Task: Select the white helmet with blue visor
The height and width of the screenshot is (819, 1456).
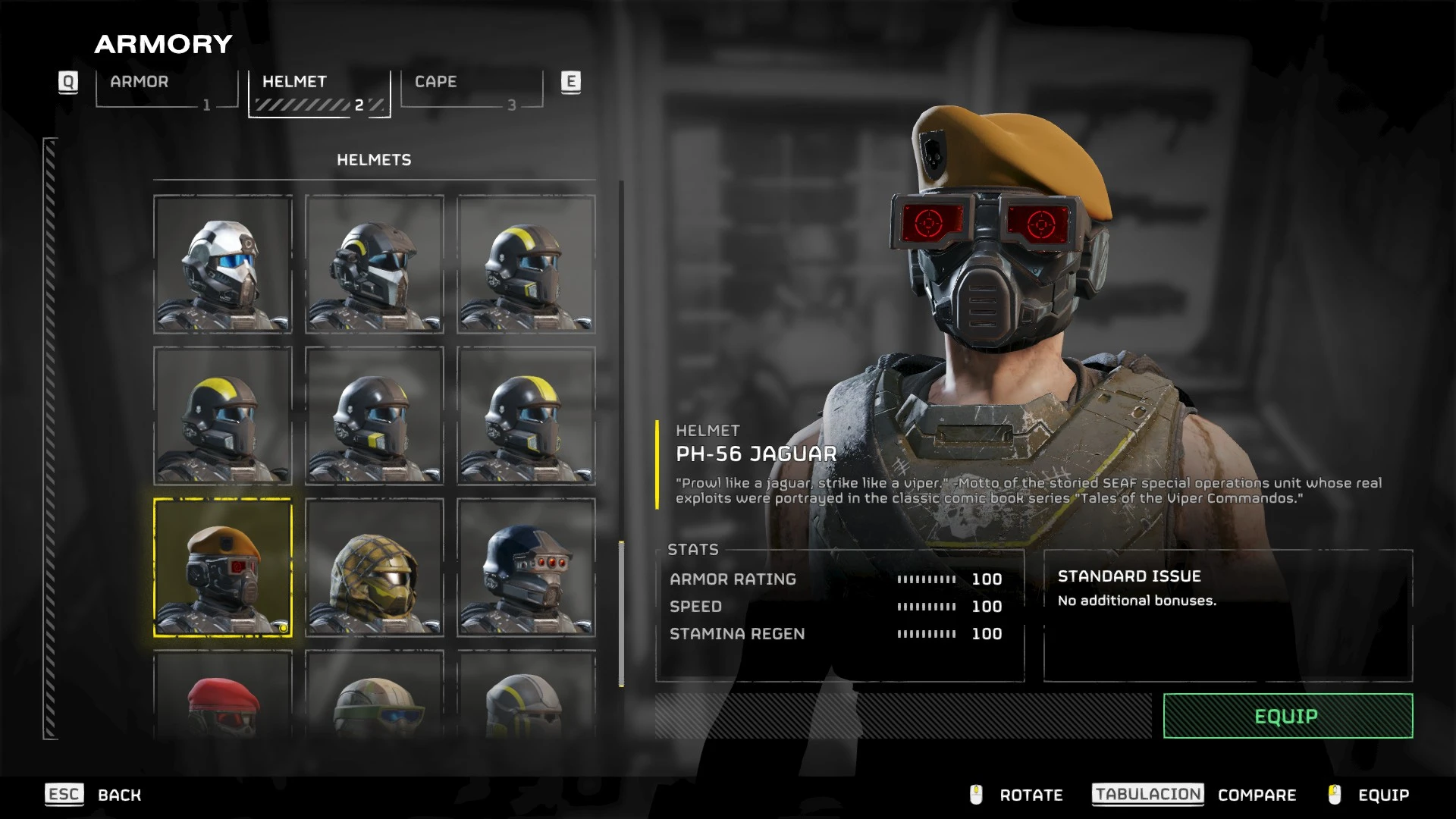Action: [223, 264]
